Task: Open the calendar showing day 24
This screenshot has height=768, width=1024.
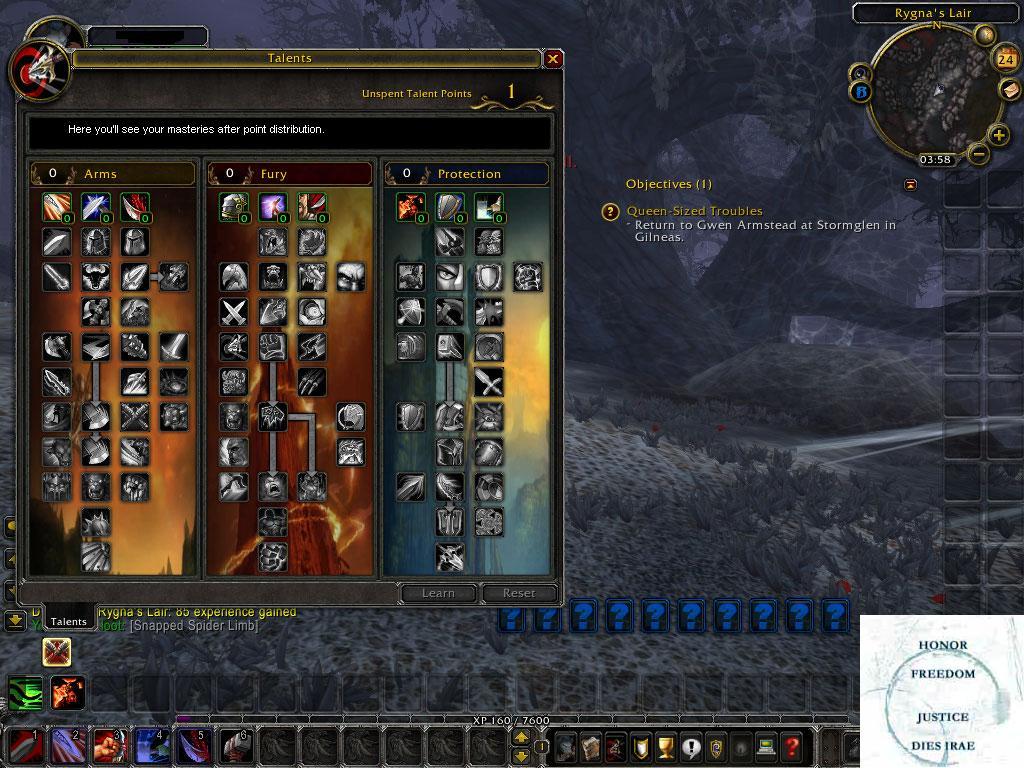Action: click(1005, 60)
